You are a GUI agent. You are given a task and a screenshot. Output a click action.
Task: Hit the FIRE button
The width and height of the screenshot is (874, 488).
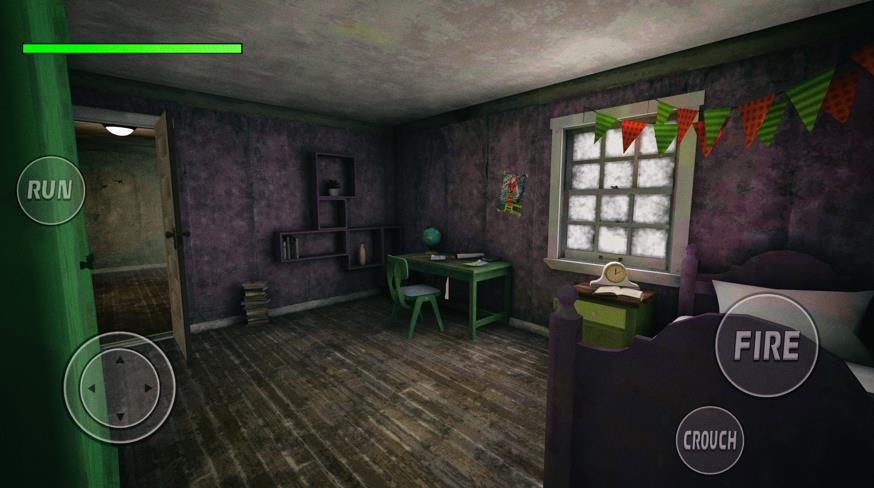click(767, 346)
